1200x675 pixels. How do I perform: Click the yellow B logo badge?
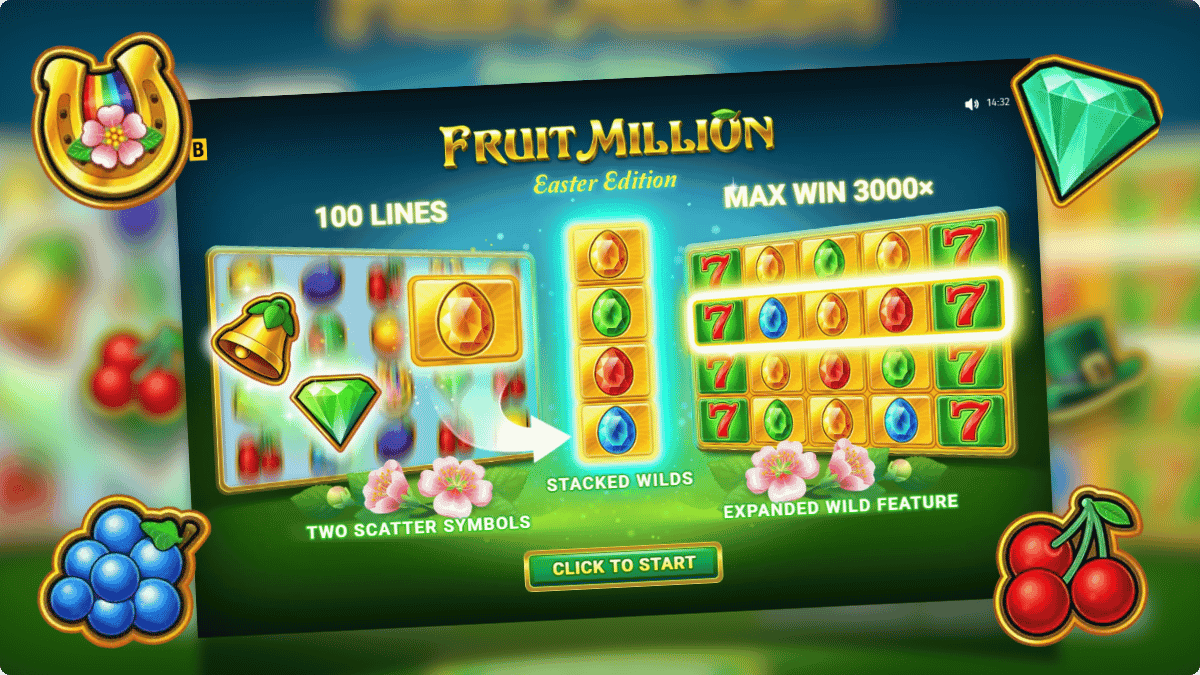[x=197, y=150]
